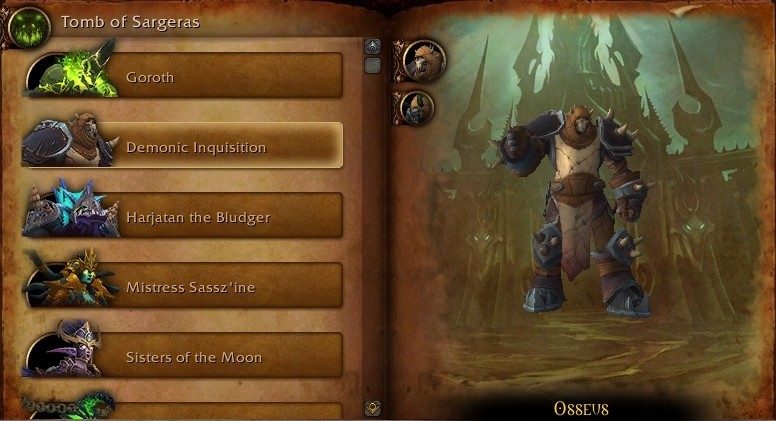The image size is (776, 421).
Task: Click the boss list scroll-down arrow
Action: point(372,407)
